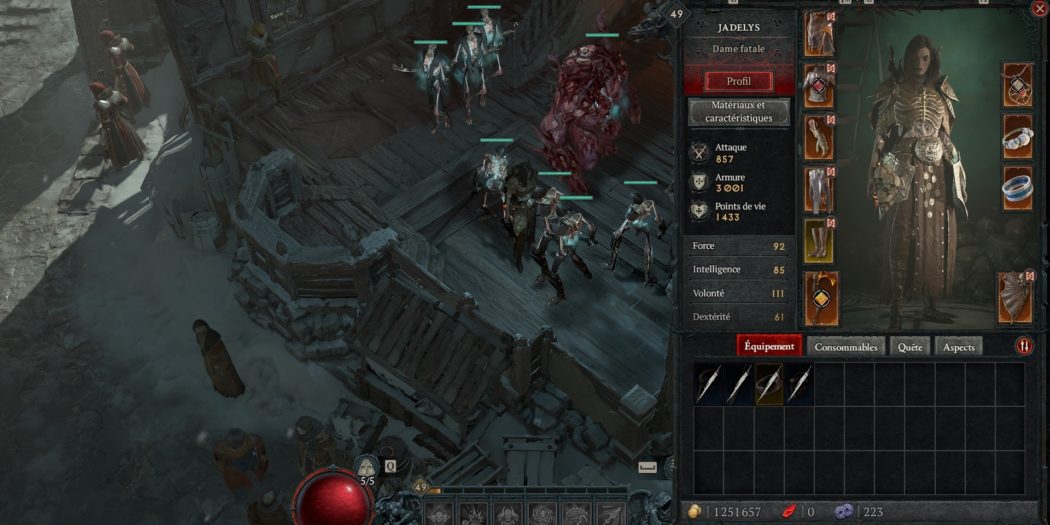This screenshot has height=525, width=1050.
Task: Select the equipped helmet slot
Action: pyautogui.click(x=819, y=33)
